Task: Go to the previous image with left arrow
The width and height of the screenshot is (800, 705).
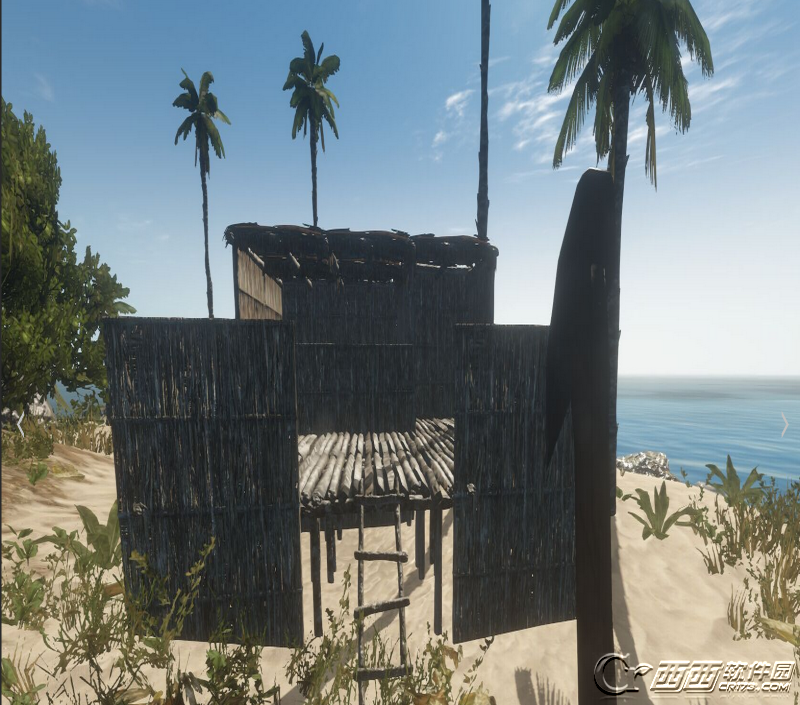Action: click(19, 424)
